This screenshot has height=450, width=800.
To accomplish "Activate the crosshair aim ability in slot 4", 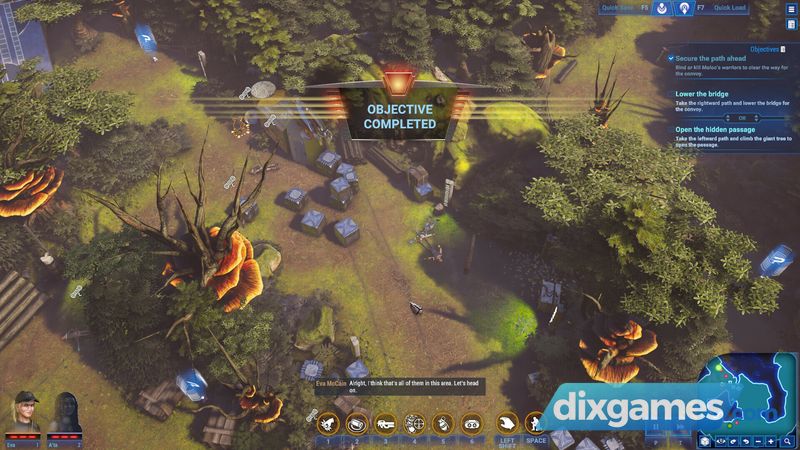I will (x=414, y=424).
